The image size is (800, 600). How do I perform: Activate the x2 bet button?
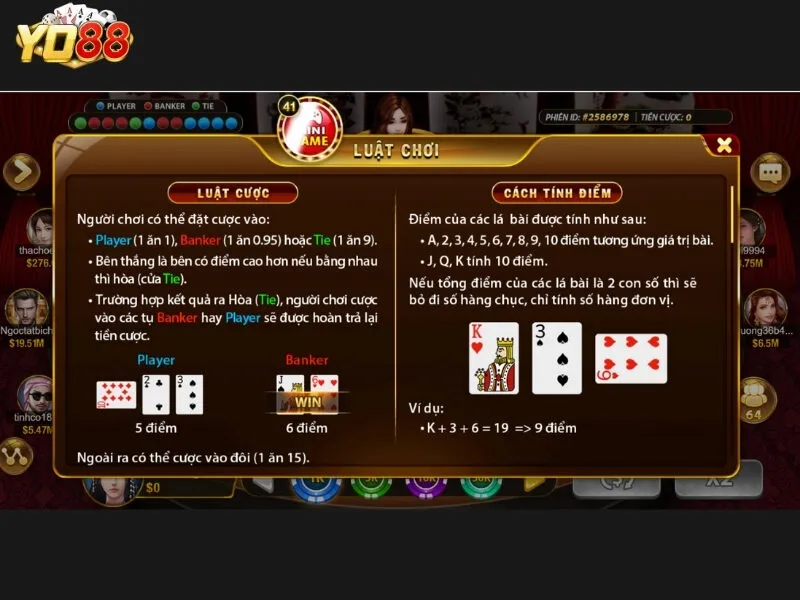pyautogui.click(x=719, y=480)
